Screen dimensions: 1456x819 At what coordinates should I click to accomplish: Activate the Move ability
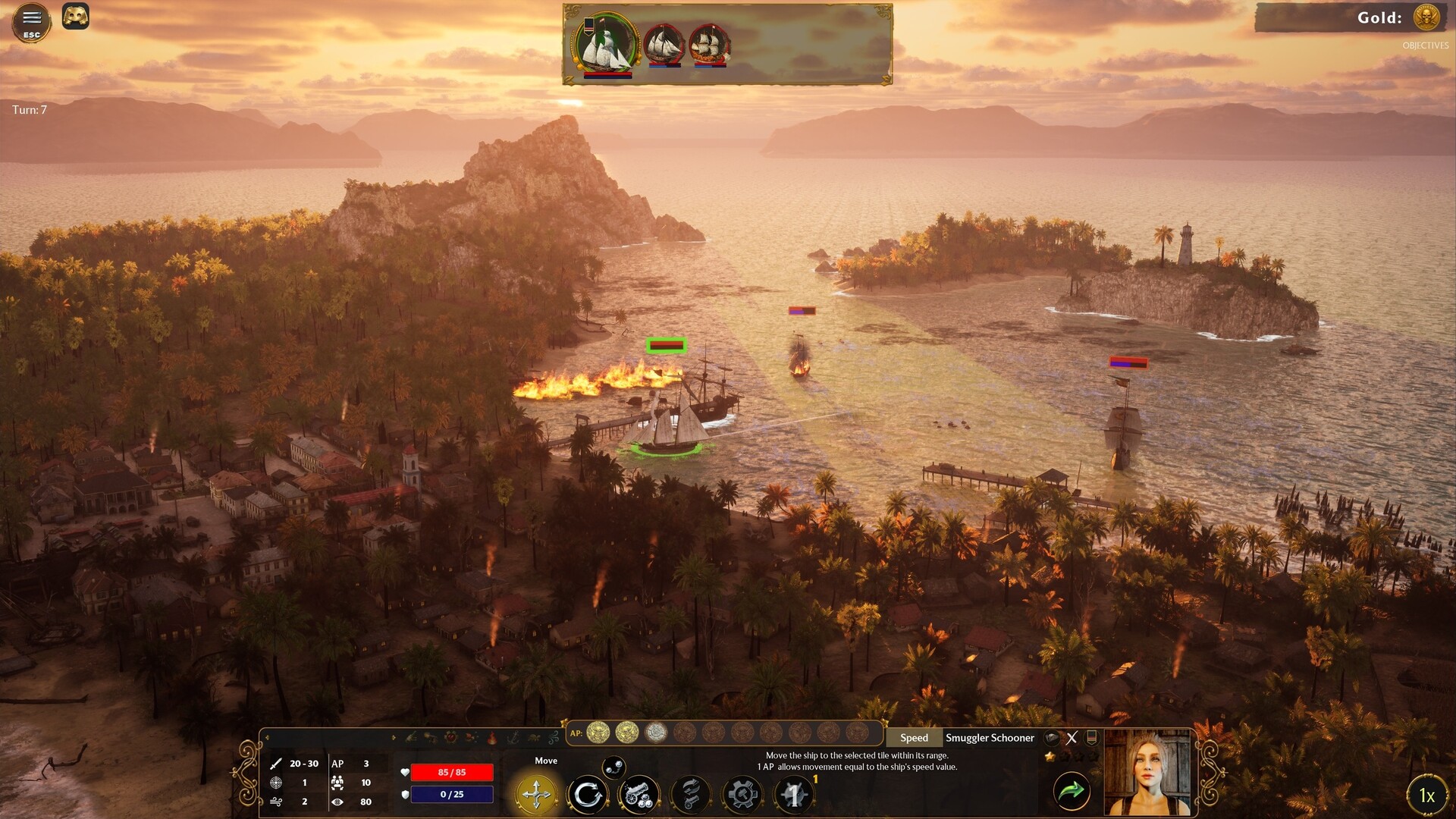[537, 794]
